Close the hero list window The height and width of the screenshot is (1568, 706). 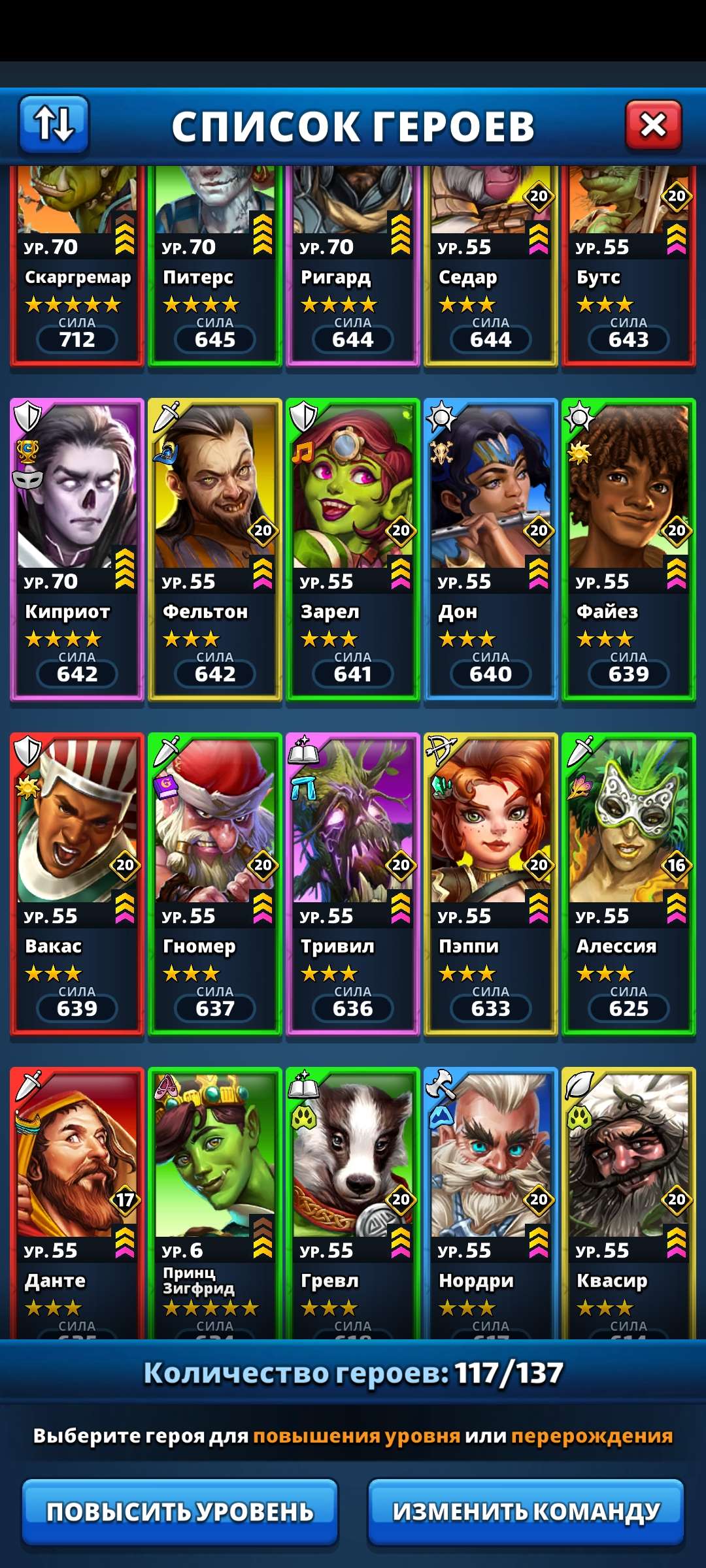click(x=653, y=125)
